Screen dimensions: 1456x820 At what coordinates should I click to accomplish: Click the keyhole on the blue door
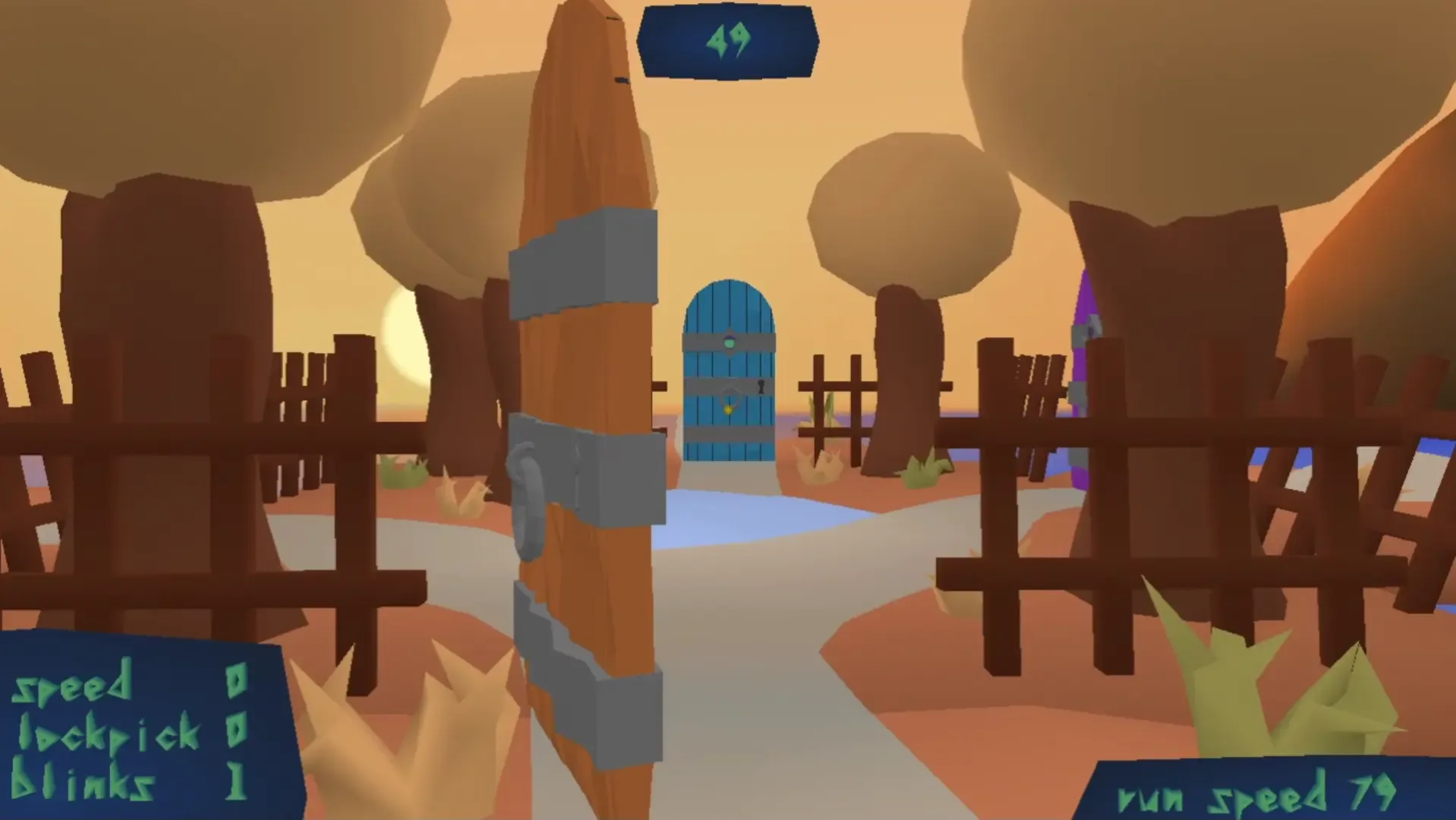coord(761,386)
